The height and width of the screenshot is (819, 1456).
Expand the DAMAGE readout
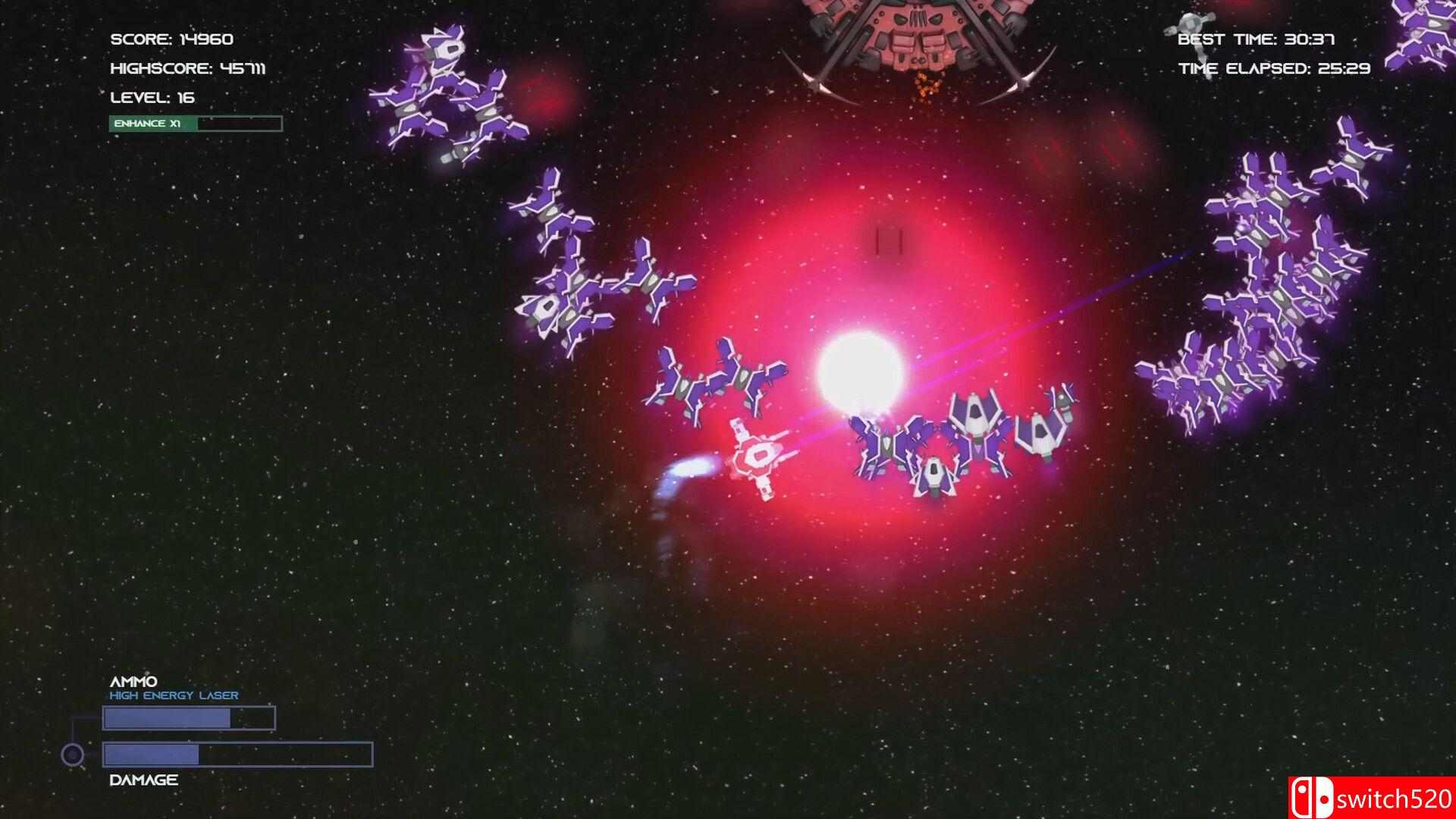[142, 778]
